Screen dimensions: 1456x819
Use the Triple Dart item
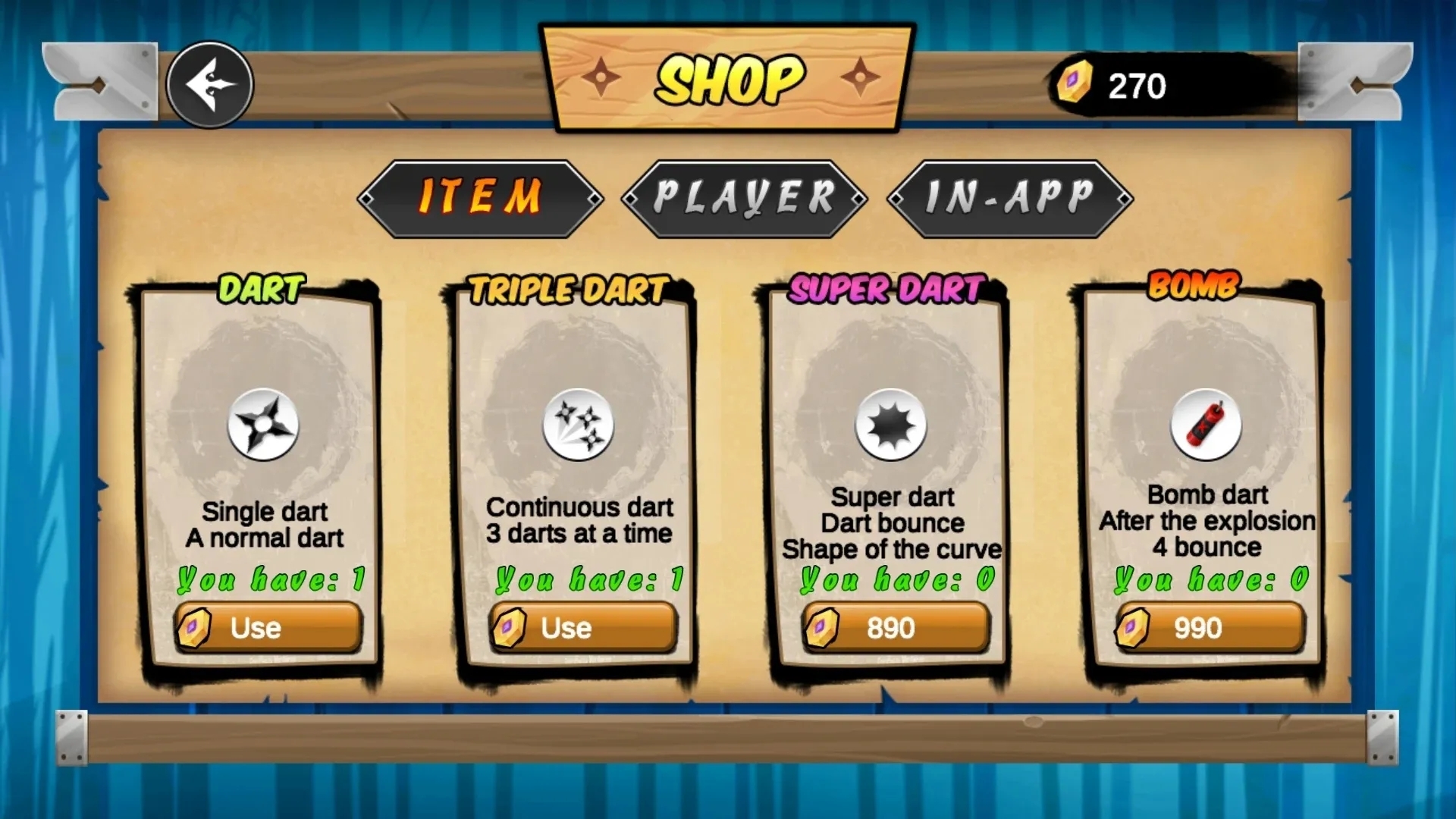click(x=583, y=628)
